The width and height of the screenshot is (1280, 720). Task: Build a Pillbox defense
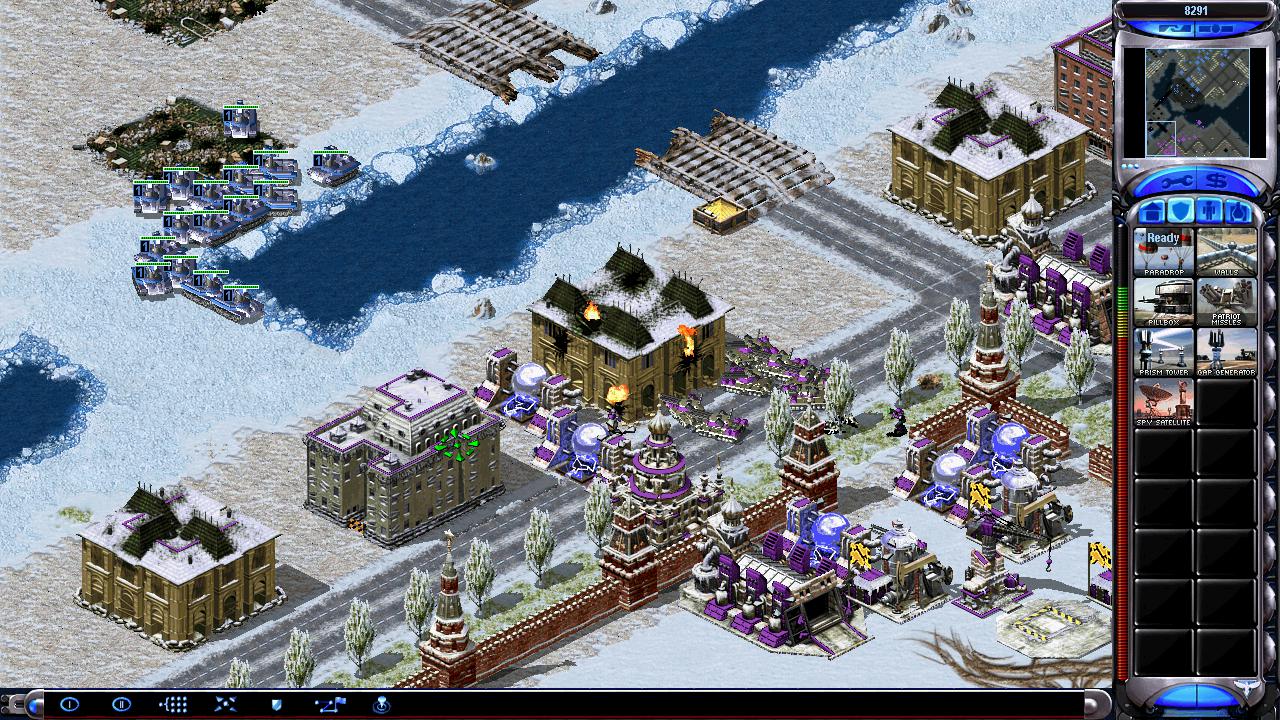(1163, 301)
